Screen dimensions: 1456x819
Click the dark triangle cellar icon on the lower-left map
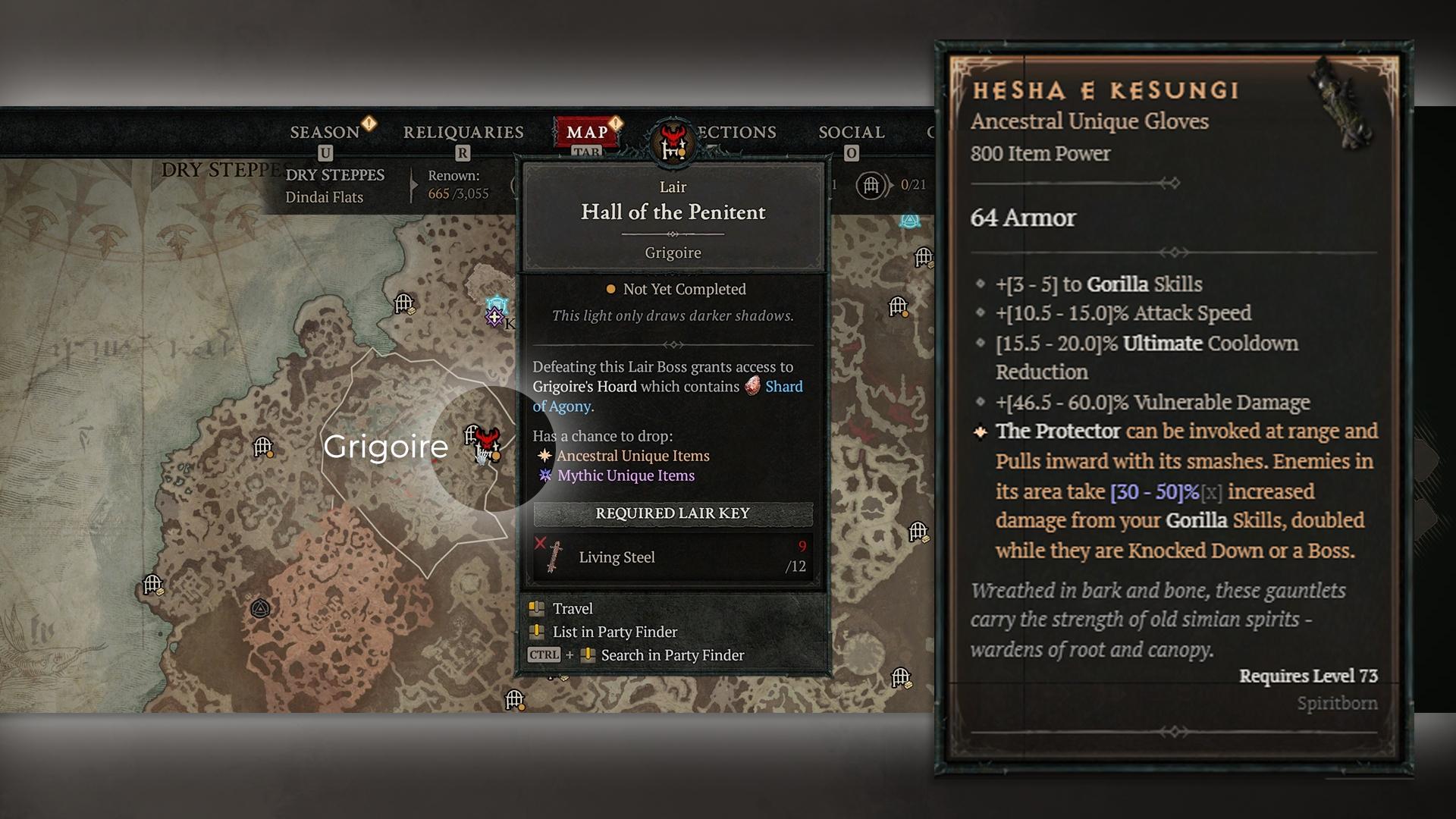coord(260,608)
